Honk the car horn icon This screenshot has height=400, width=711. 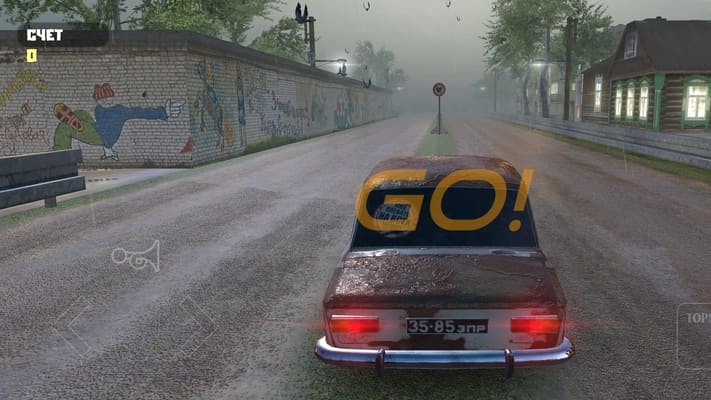click(x=135, y=257)
